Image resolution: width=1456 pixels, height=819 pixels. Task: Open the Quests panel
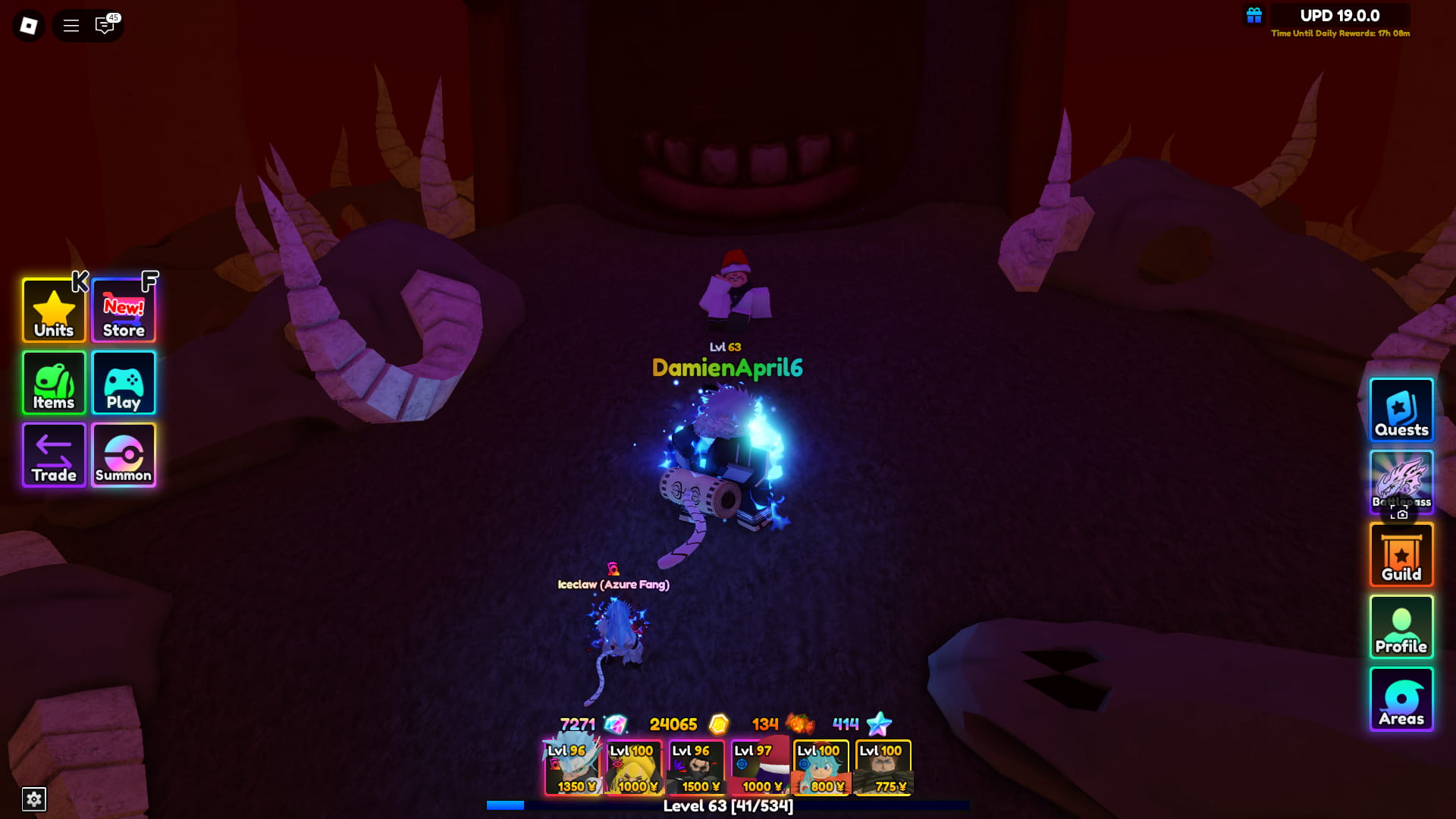click(1401, 410)
